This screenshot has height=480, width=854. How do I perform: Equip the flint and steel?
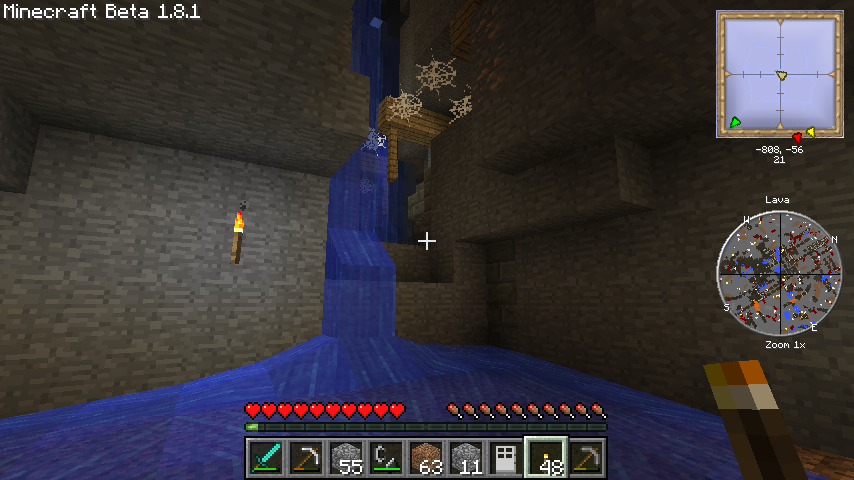tap(386, 458)
